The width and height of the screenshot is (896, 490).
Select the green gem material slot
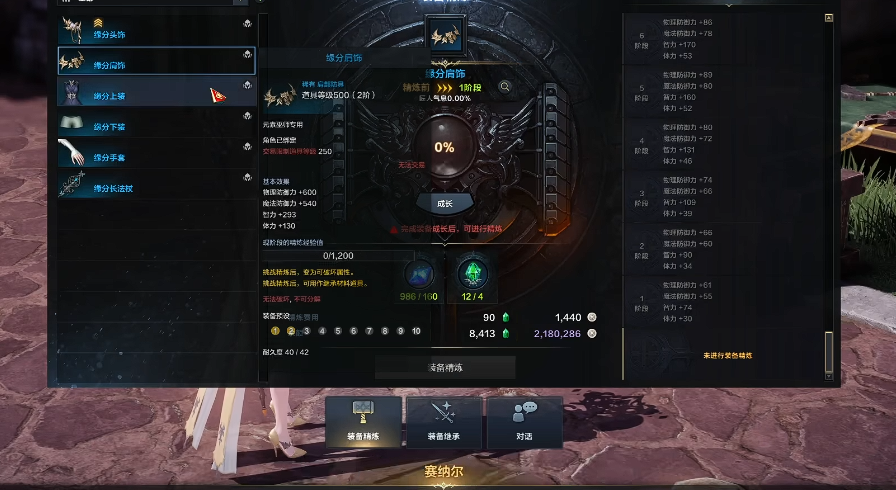(x=471, y=273)
